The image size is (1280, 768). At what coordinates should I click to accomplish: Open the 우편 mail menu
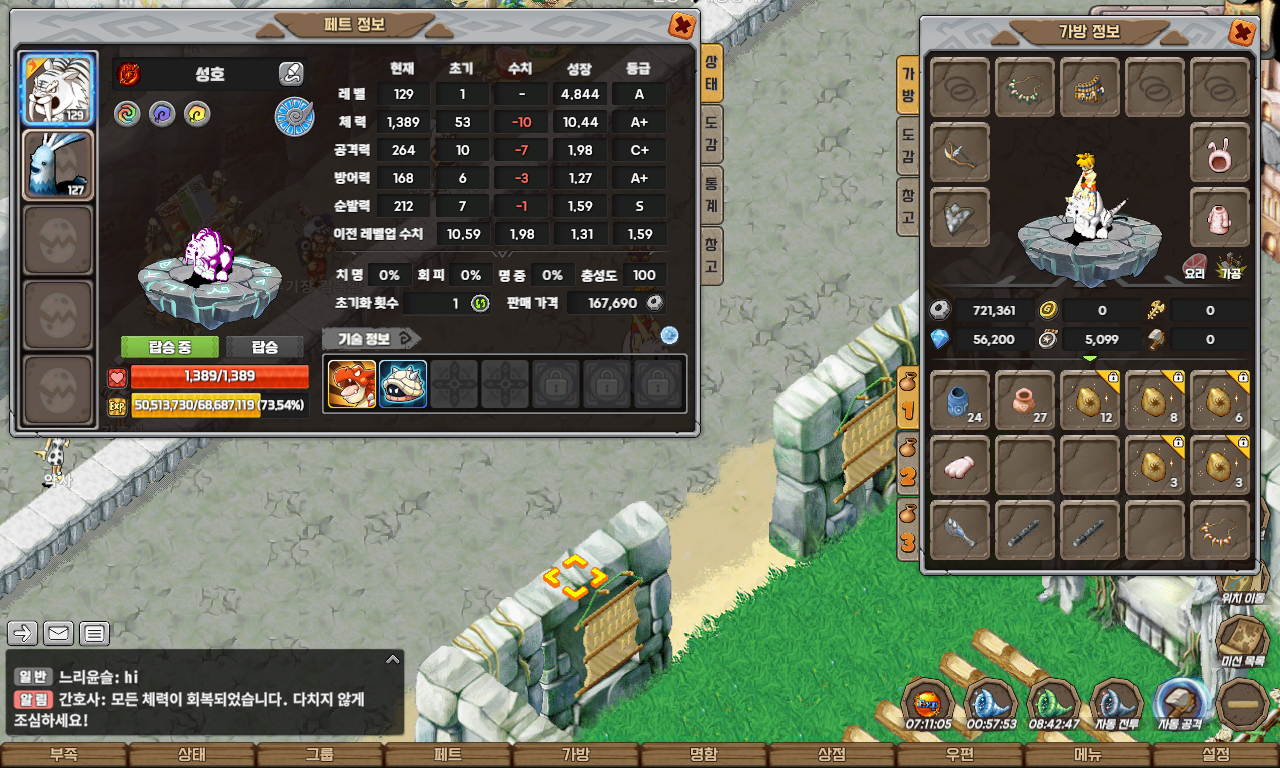[960, 755]
